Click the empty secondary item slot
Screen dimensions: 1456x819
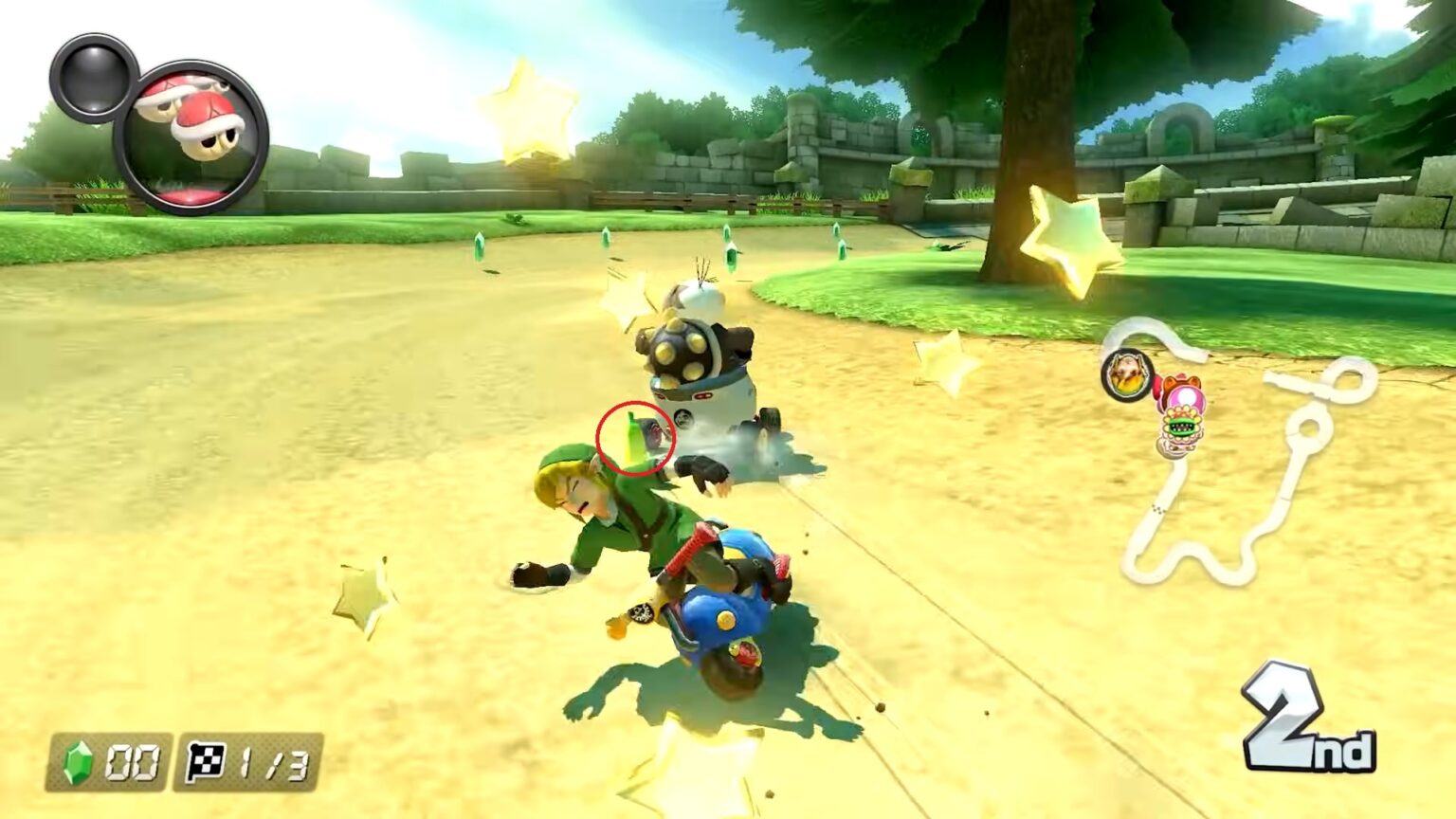click(x=93, y=78)
